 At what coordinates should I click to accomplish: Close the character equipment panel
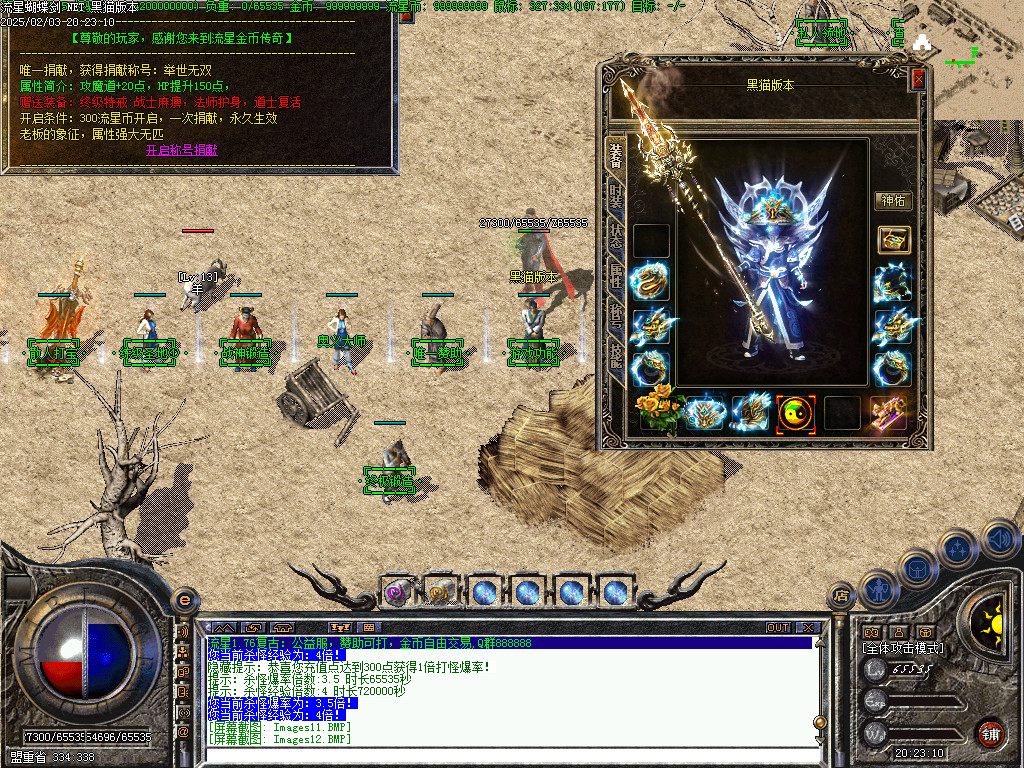918,80
